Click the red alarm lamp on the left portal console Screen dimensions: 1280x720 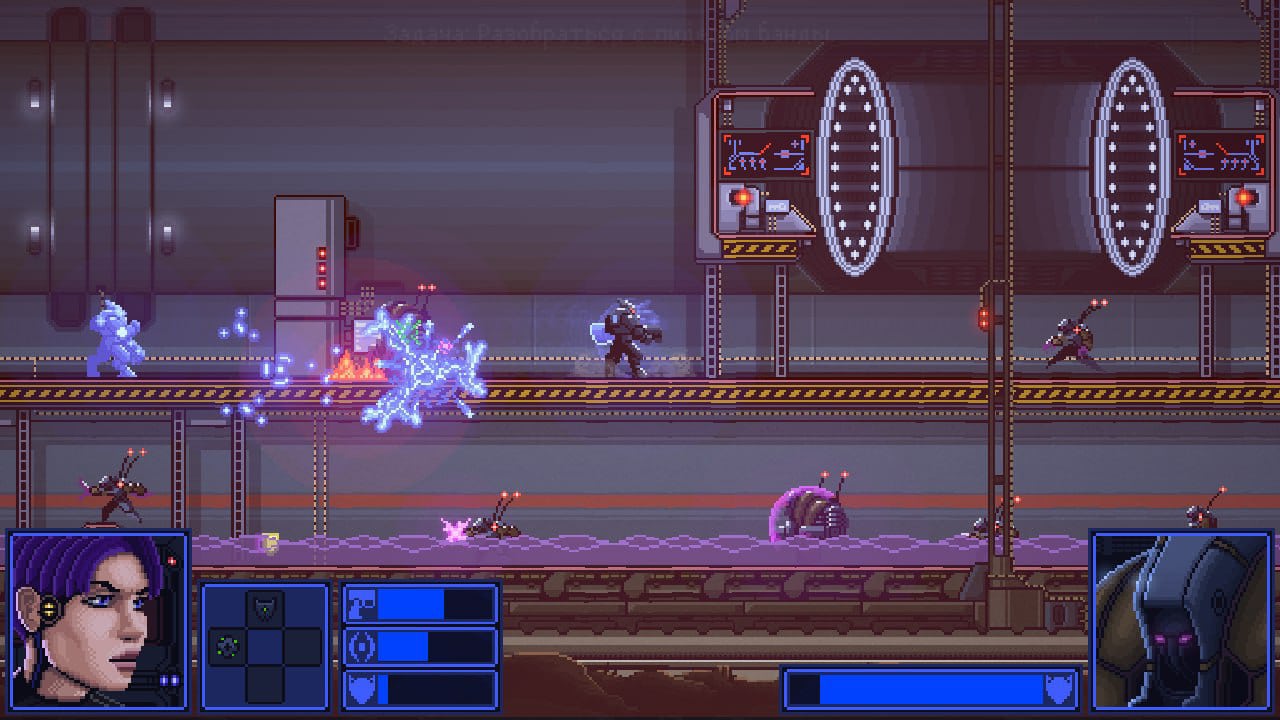pyautogui.click(x=742, y=196)
